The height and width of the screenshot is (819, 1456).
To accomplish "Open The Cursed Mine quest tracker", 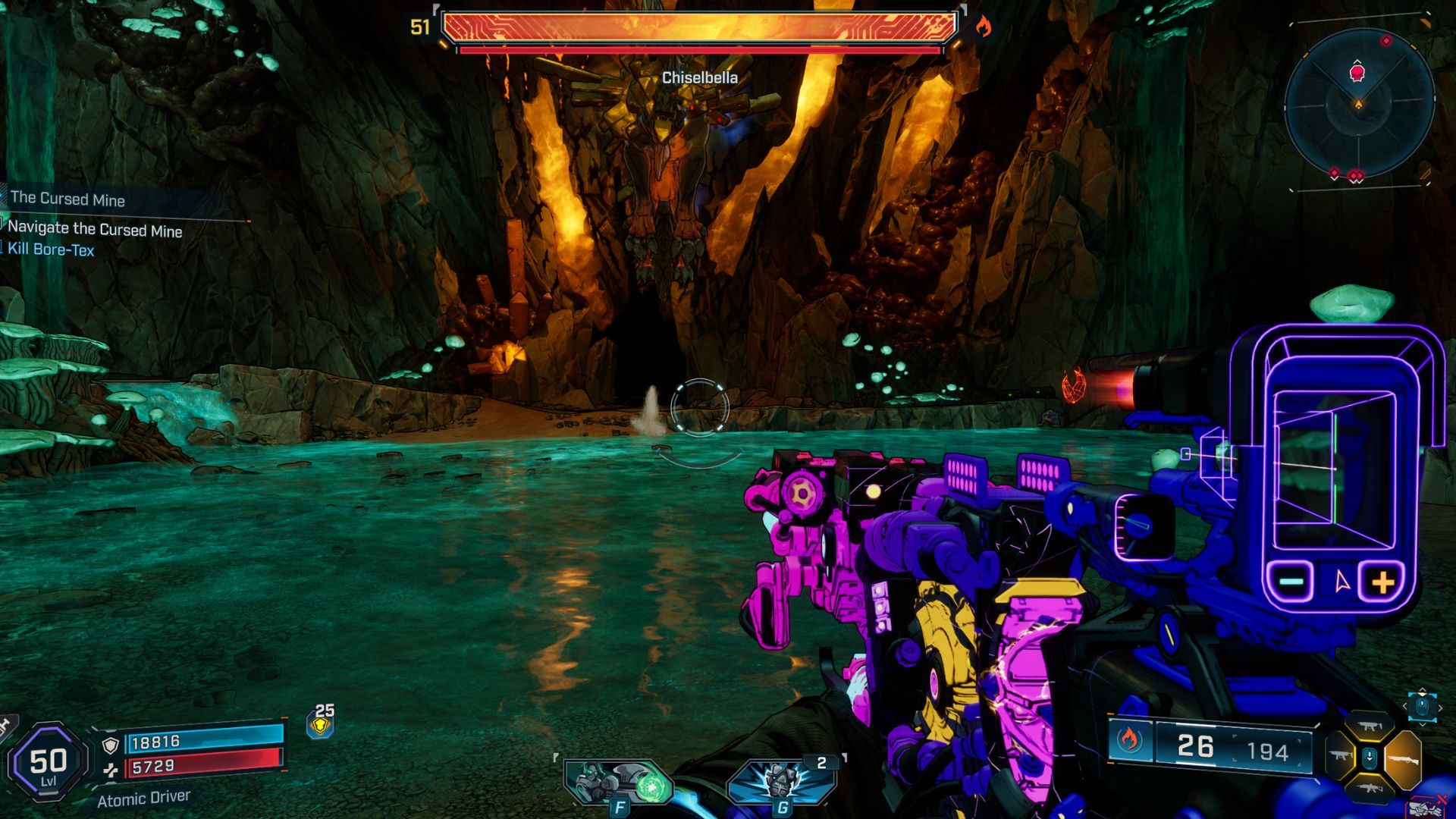I will (67, 199).
